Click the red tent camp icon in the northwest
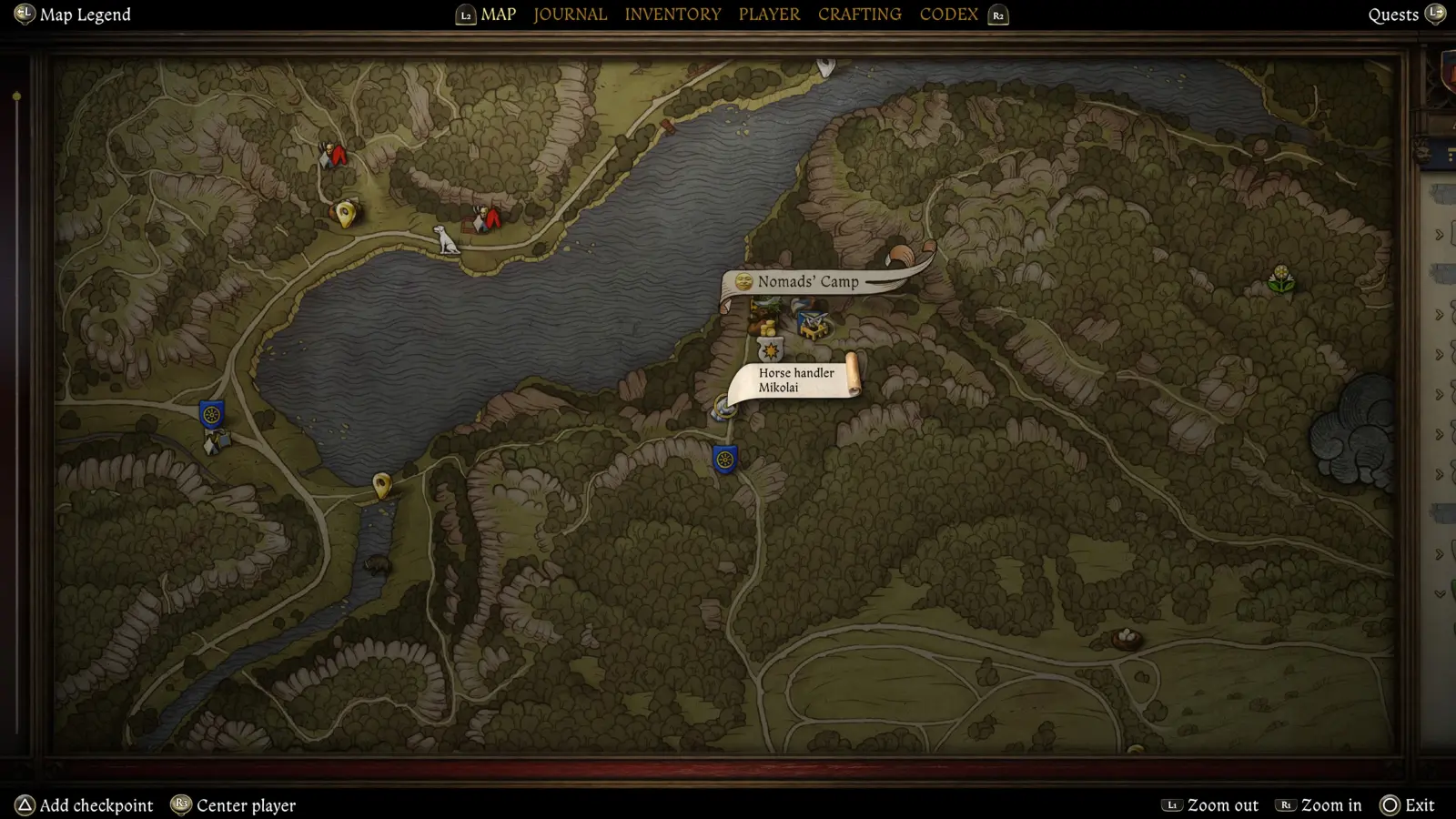 (x=334, y=155)
